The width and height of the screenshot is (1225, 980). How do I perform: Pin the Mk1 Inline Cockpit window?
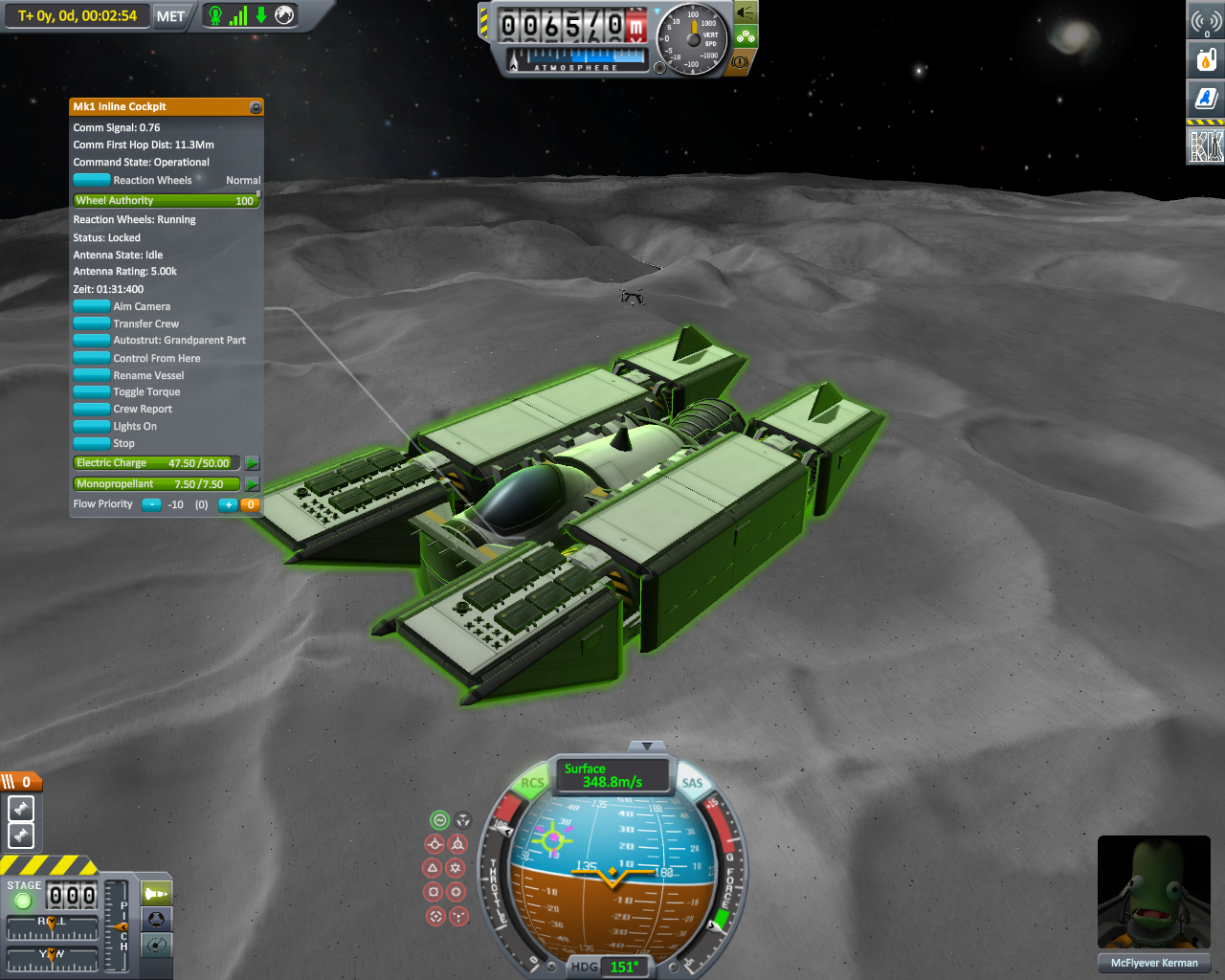[x=256, y=107]
